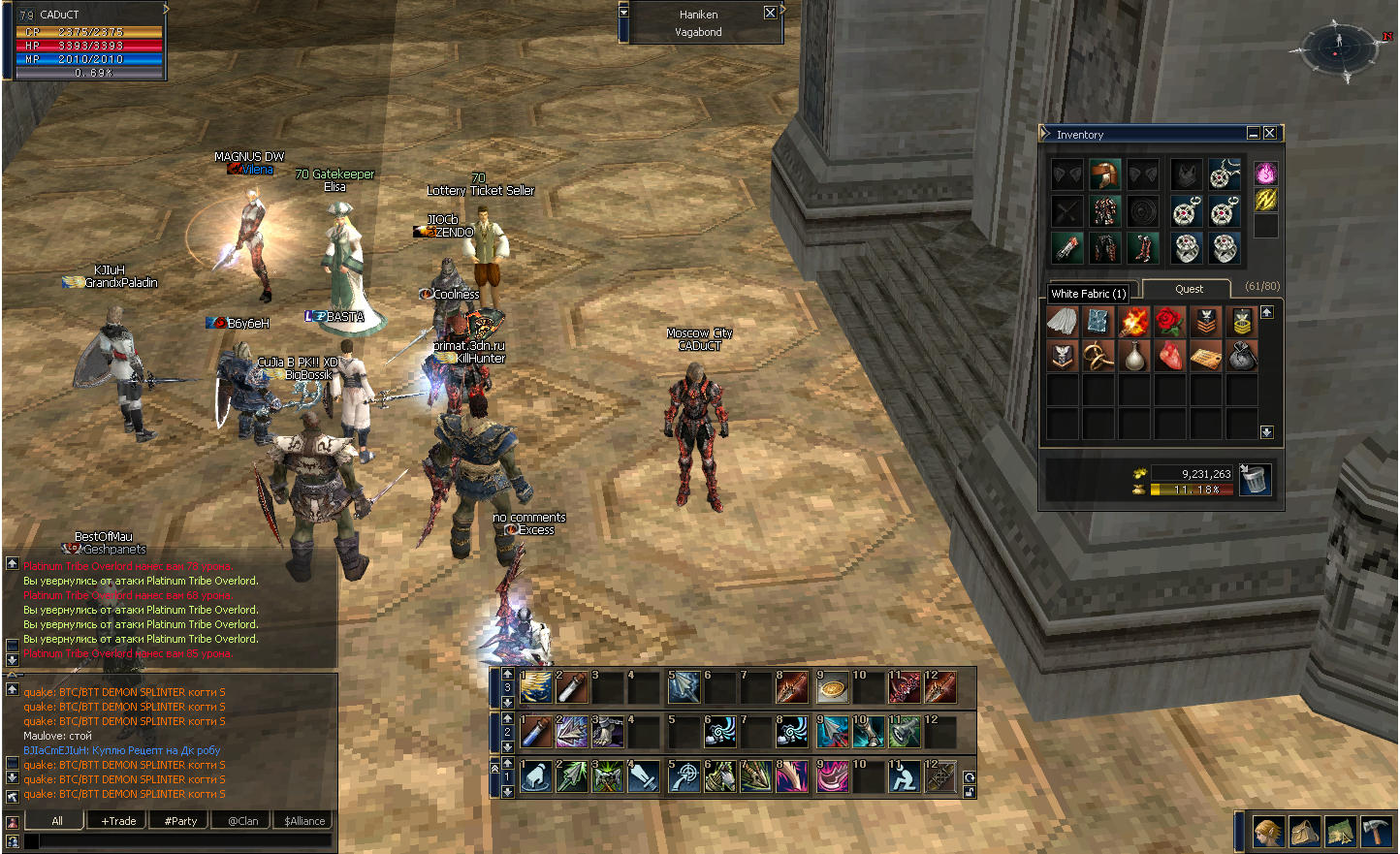The height and width of the screenshot is (854, 1400).
Task: Close the Haniken target window
Action: click(x=770, y=13)
